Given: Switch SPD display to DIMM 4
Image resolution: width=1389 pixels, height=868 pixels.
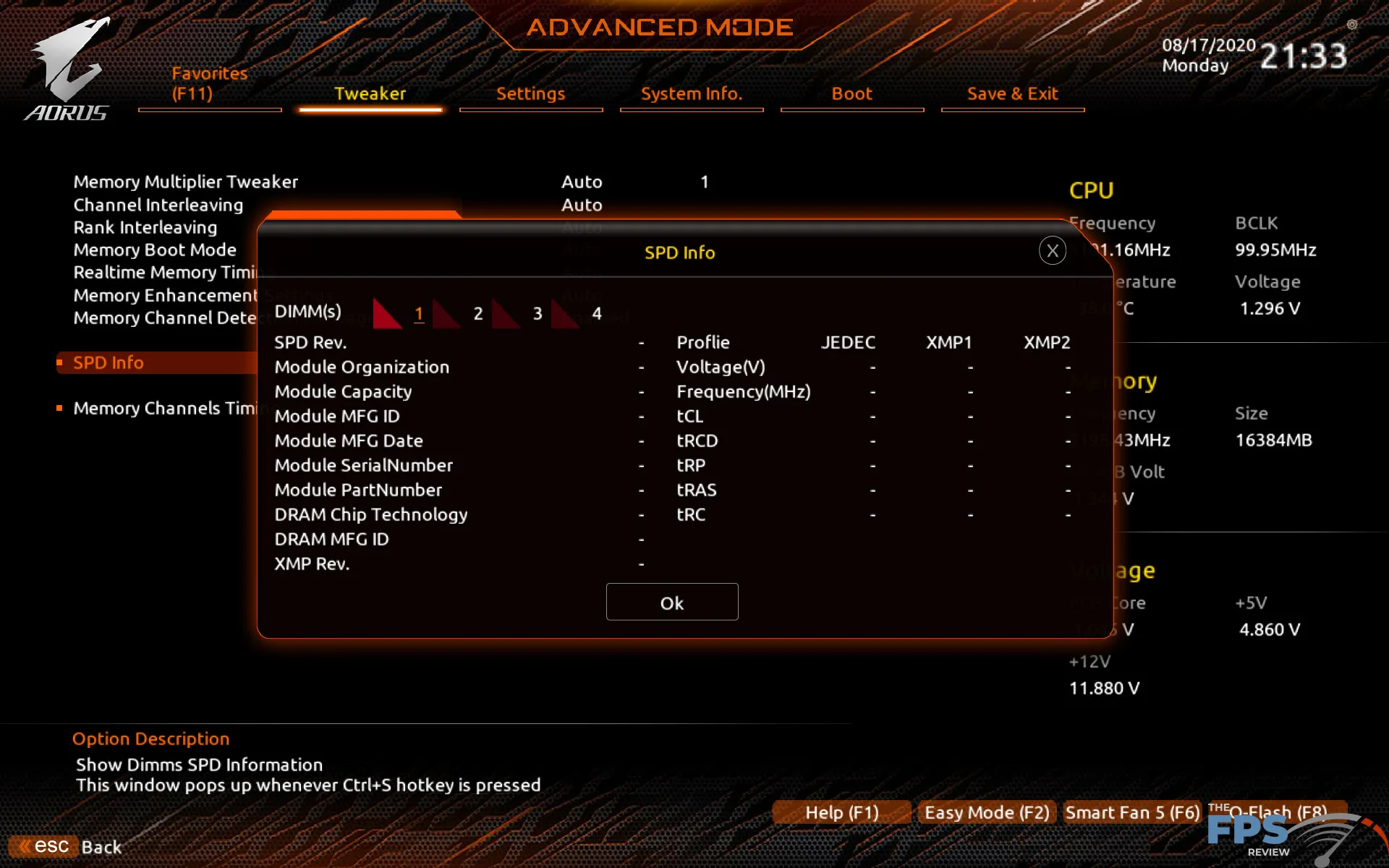Looking at the screenshot, I should pyautogui.click(x=595, y=313).
